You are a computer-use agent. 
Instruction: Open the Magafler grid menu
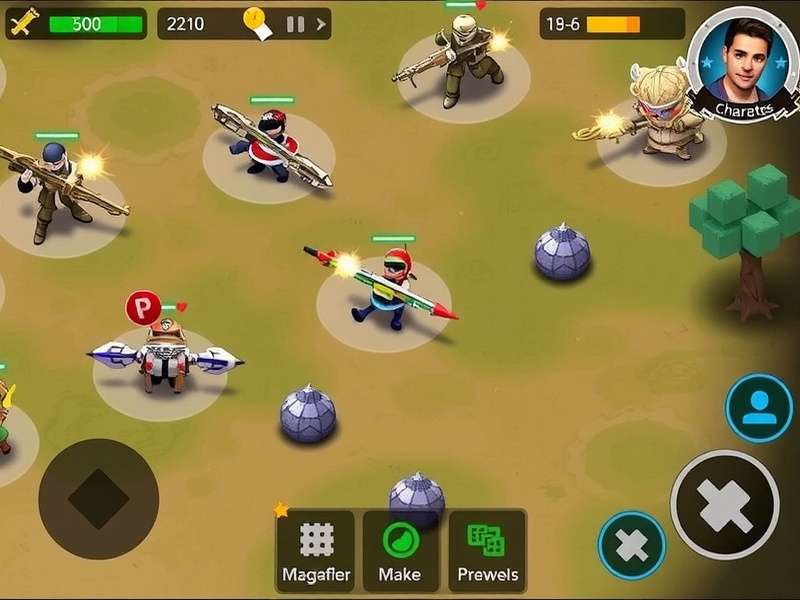coord(315,550)
